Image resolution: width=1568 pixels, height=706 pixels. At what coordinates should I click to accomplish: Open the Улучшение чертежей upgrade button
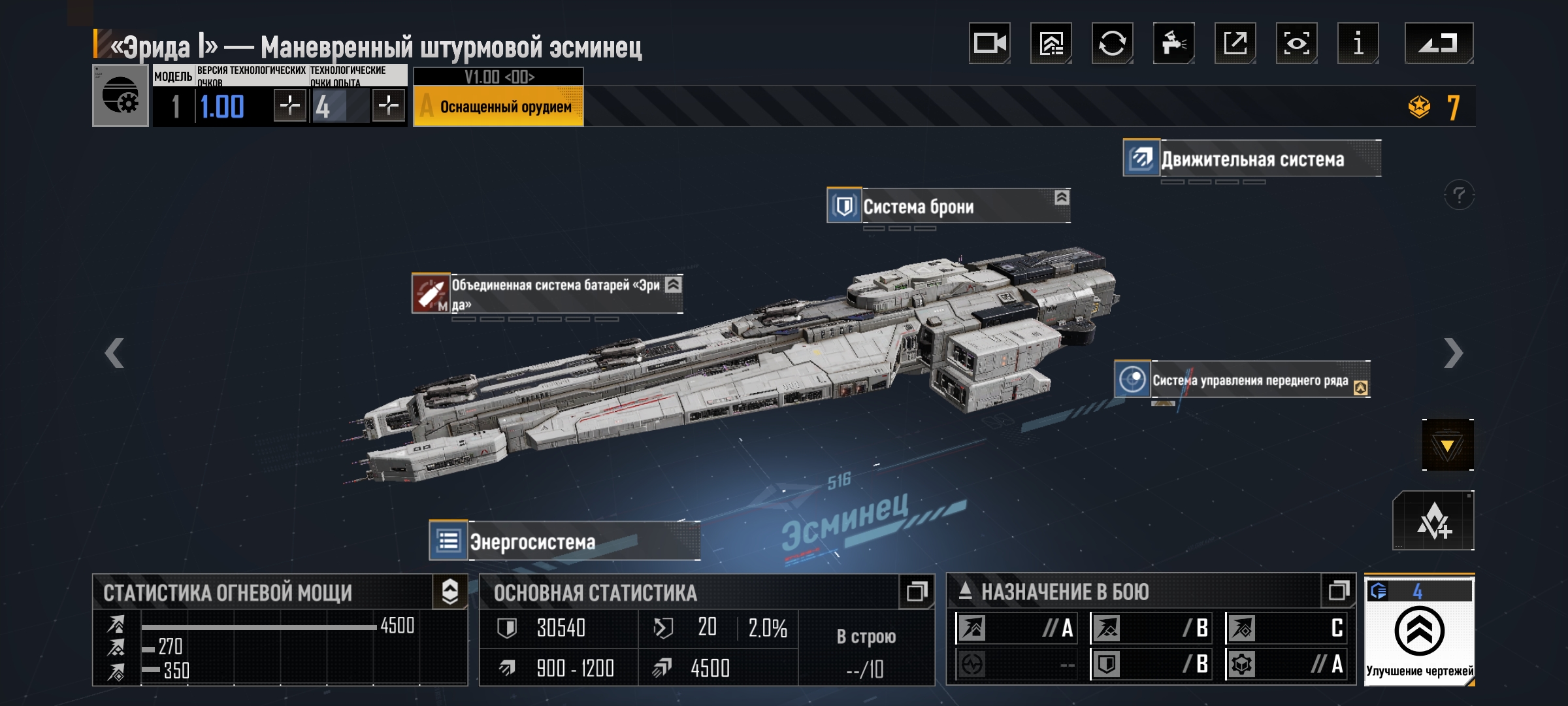pyautogui.click(x=1419, y=631)
